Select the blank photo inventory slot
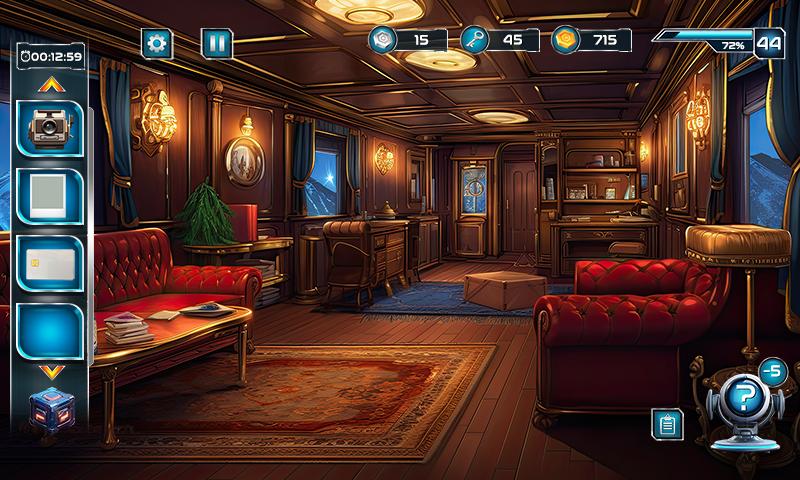The height and width of the screenshot is (480, 800). coord(49,195)
